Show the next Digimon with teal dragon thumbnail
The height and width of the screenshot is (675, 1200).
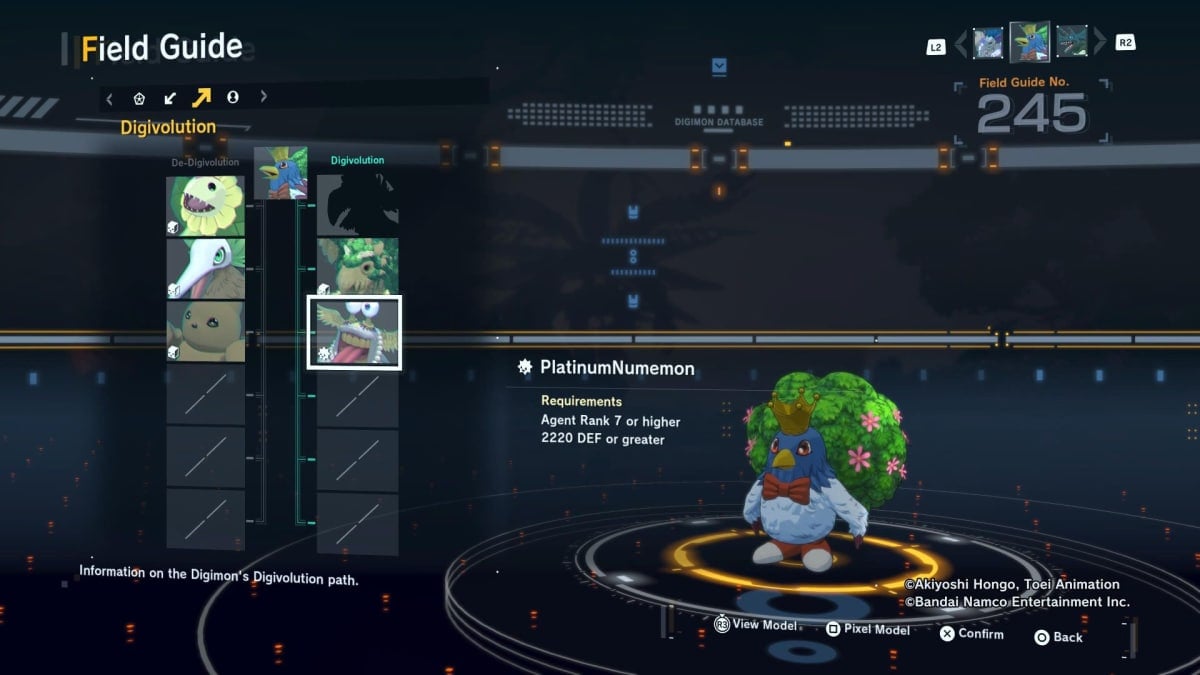(1072, 43)
